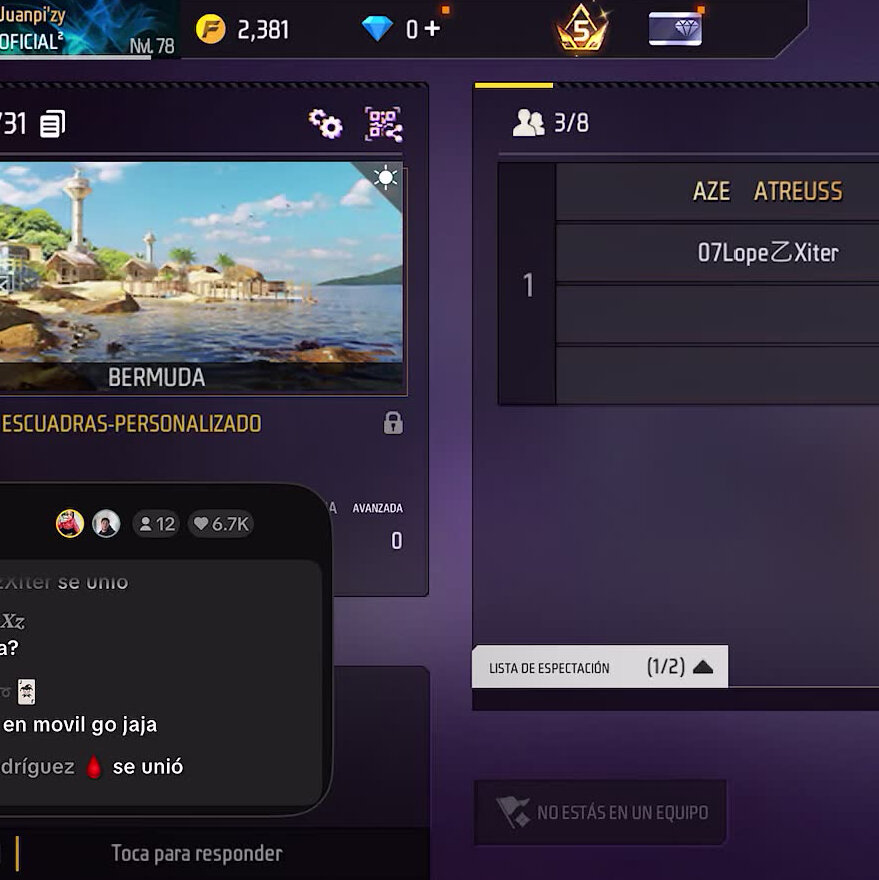The width and height of the screenshot is (879, 880).
Task: Select the AZE ATREUSS player row
Action: [716, 191]
